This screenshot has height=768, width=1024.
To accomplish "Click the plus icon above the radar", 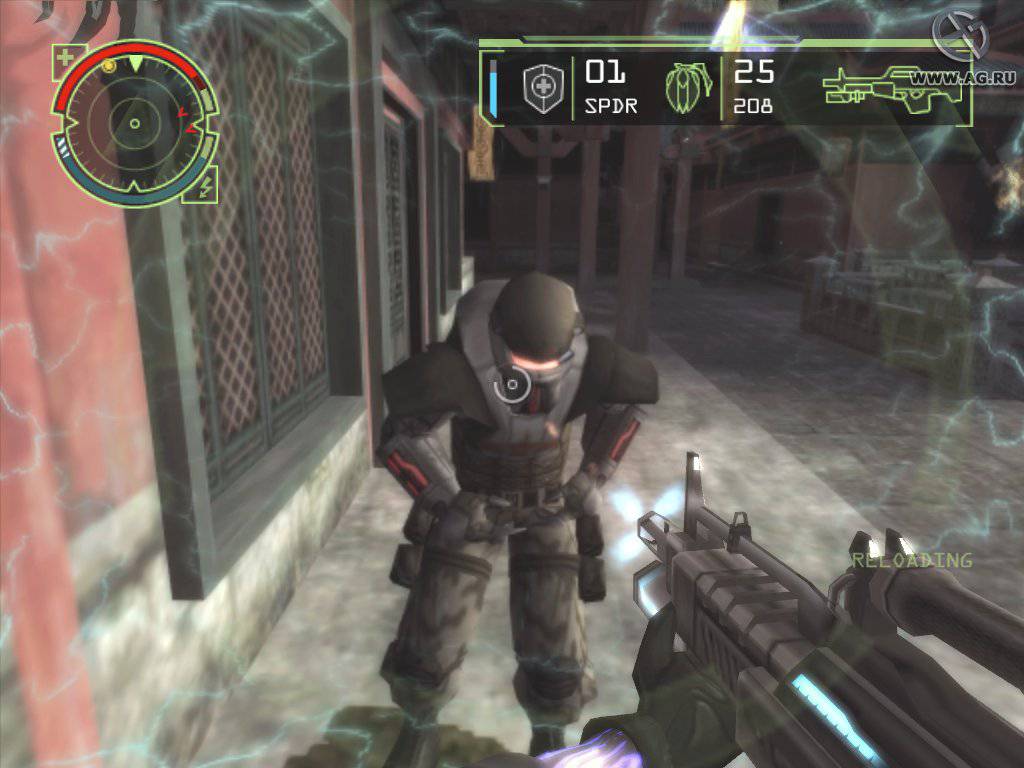I will [65, 57].
